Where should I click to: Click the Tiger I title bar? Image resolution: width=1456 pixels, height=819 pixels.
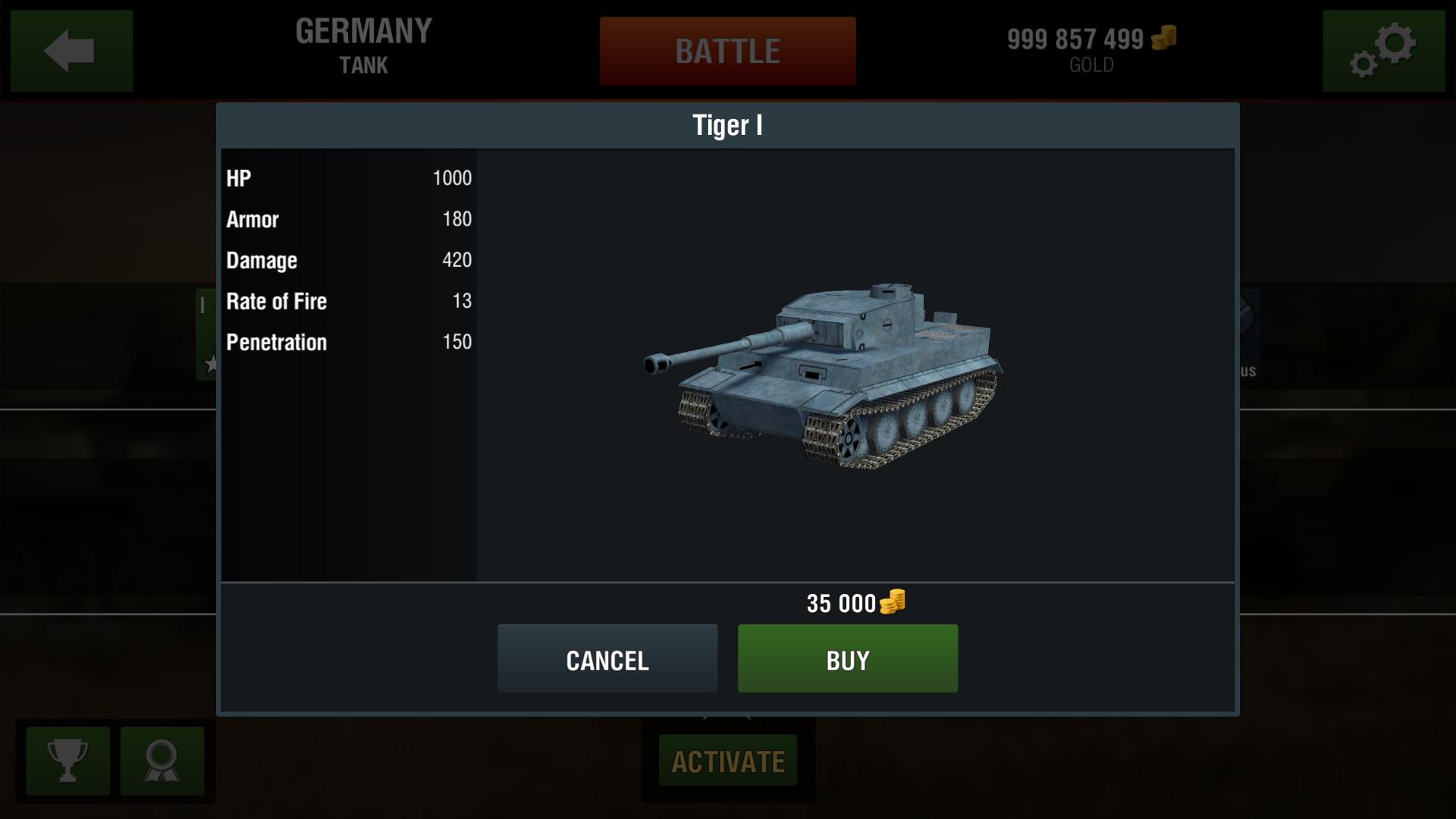pyautogui.click(x=727, y=125)
